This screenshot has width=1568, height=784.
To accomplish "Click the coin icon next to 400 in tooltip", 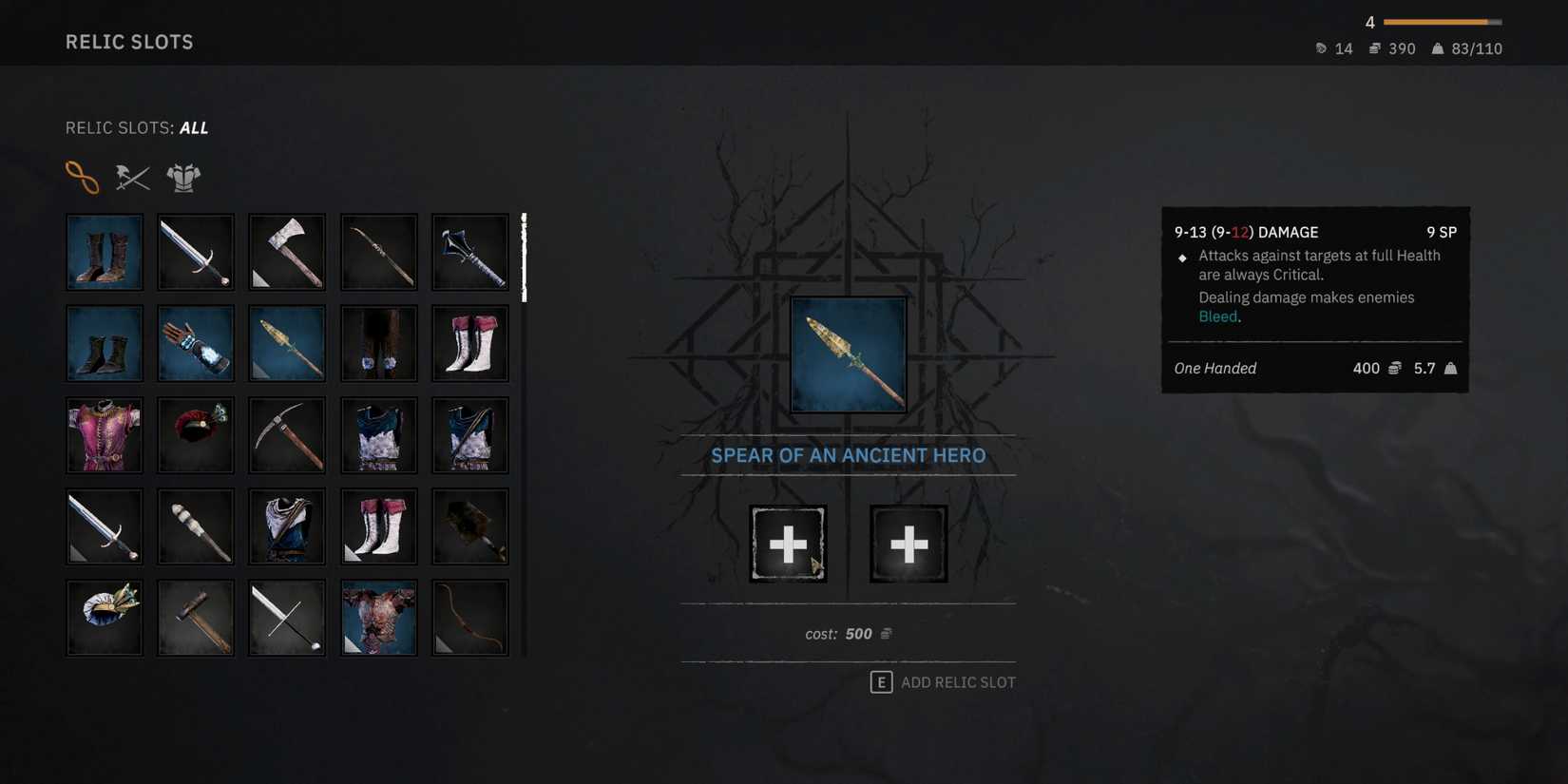I will click(1393, 368).
